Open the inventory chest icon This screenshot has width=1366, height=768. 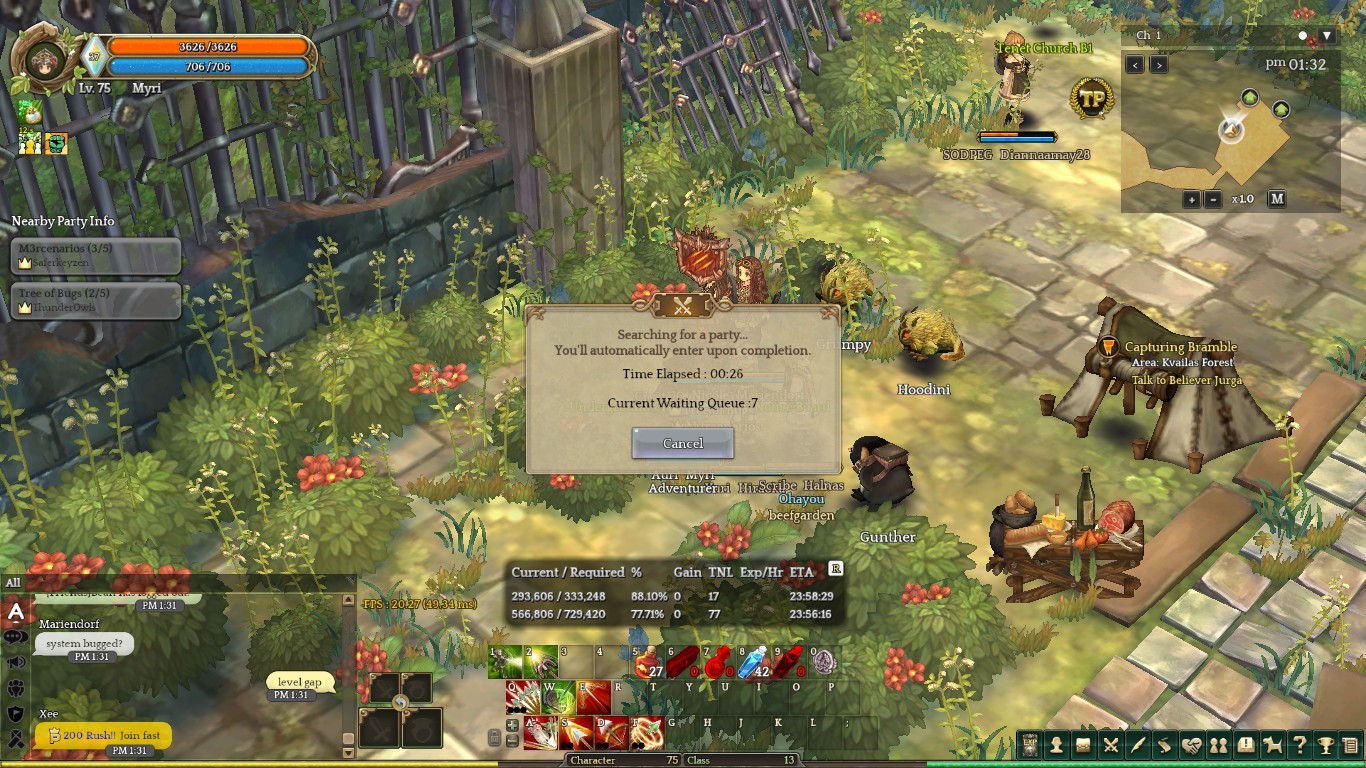(1083, 745)
